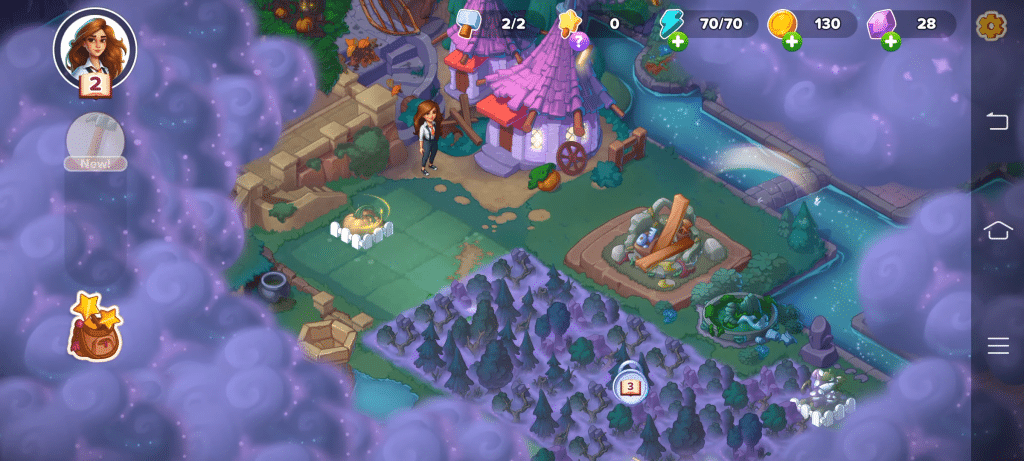Tap the hammer button labeled New!
The height and width of the screenshot is (461, 1024).
click(95, 140)
